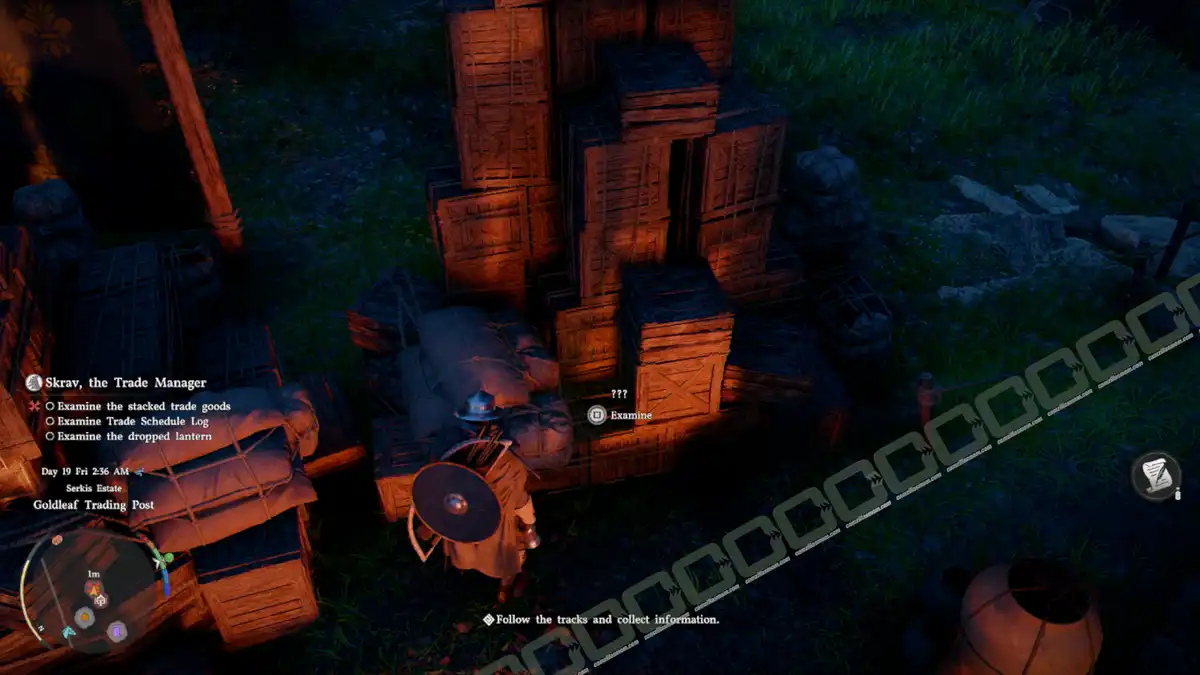The width and height of the screenshot is (1200, 675).
Task: Open the circular minimap
Action: (93, 592)
